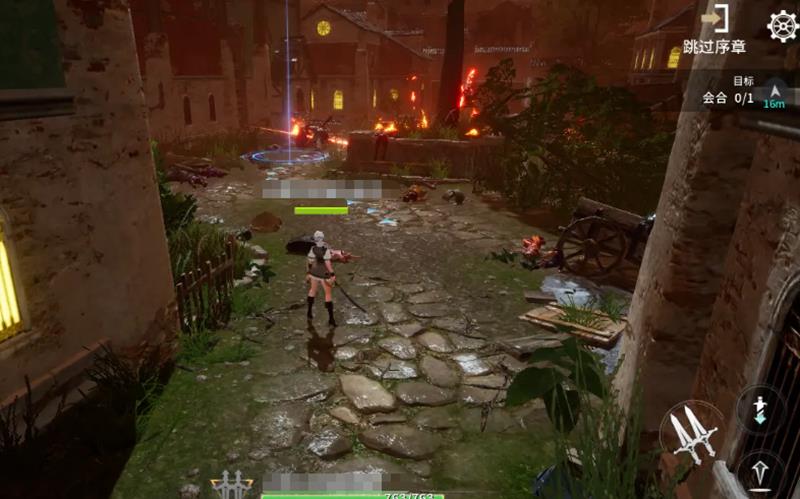Use the upward arrow skill button

tap(760, 474)
